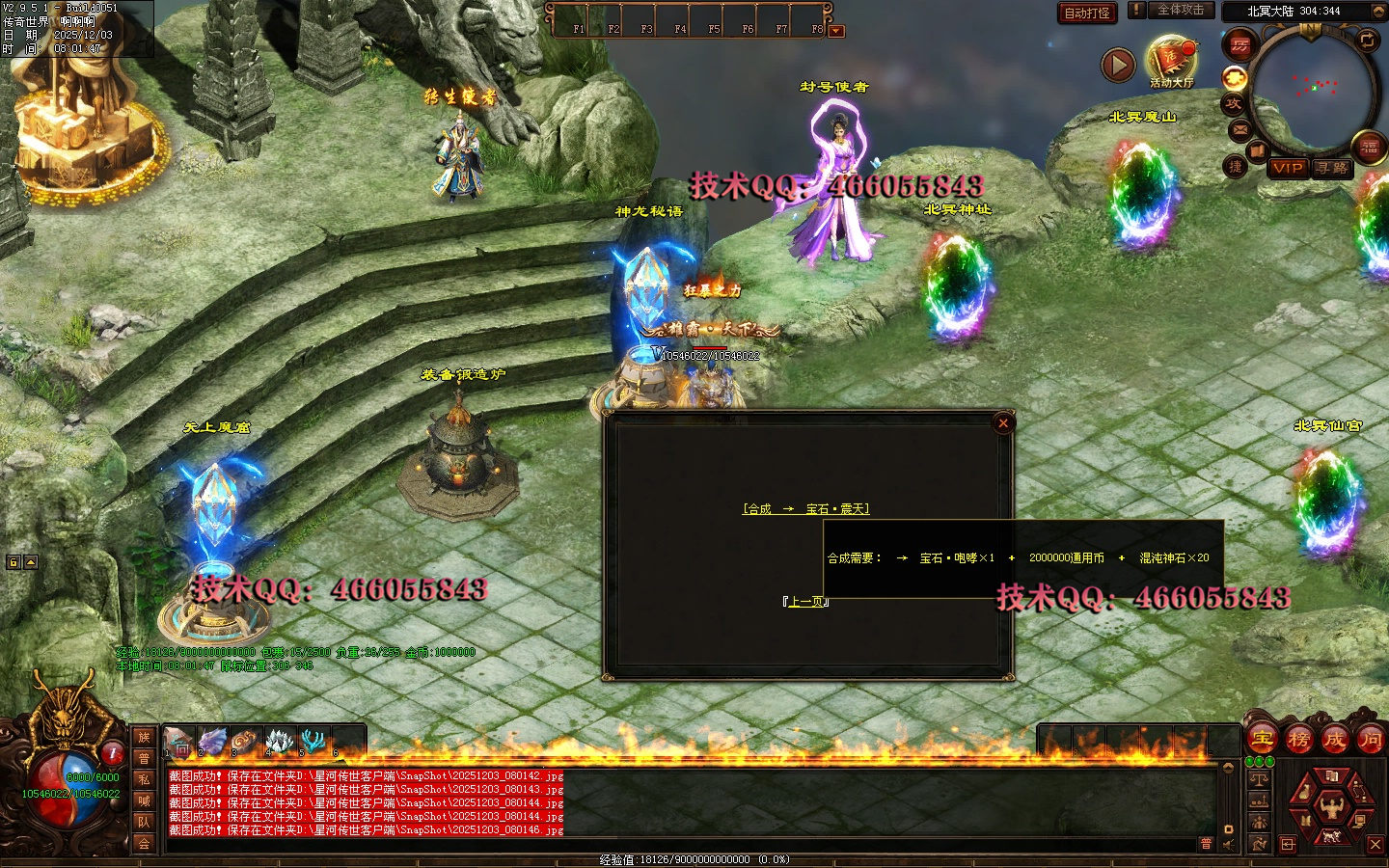
Task: Show the 榜 rankings button
Action: pos(1298,740)
